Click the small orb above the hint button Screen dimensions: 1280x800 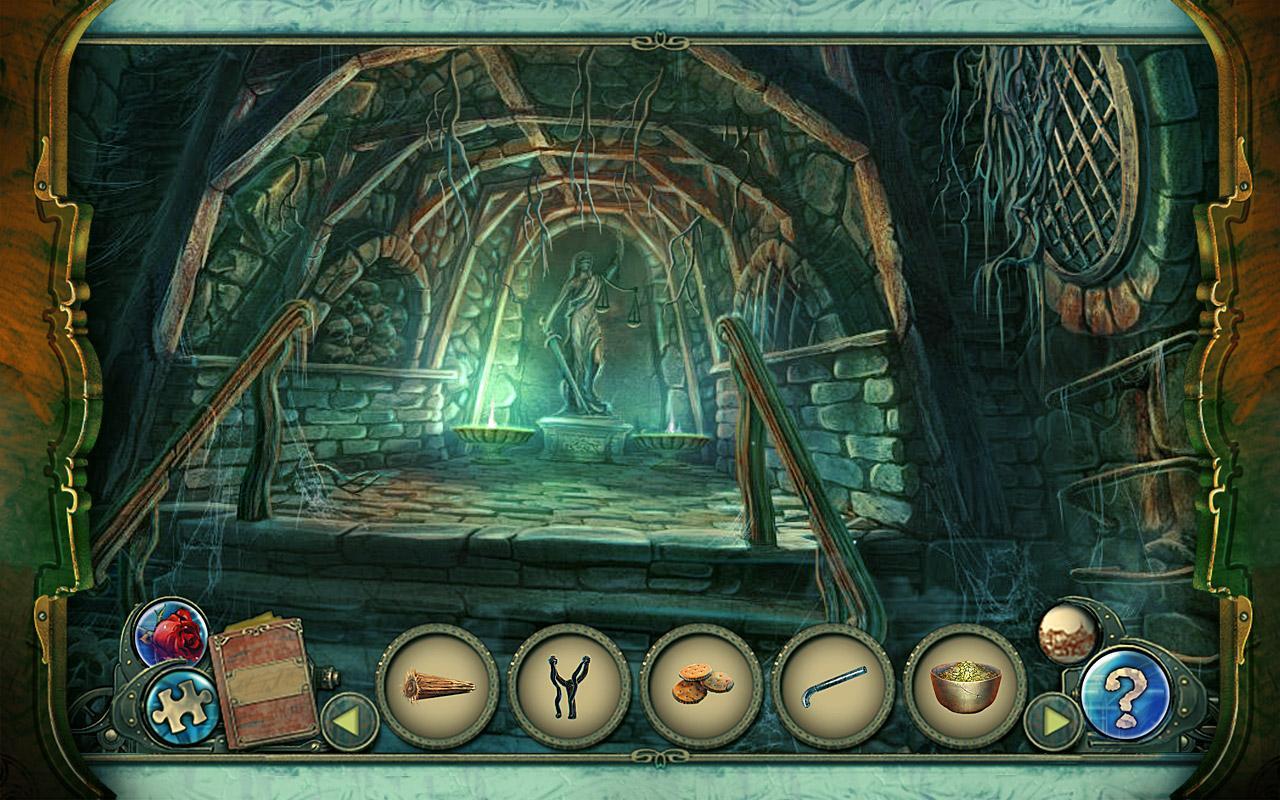(x=1066, y=632)
